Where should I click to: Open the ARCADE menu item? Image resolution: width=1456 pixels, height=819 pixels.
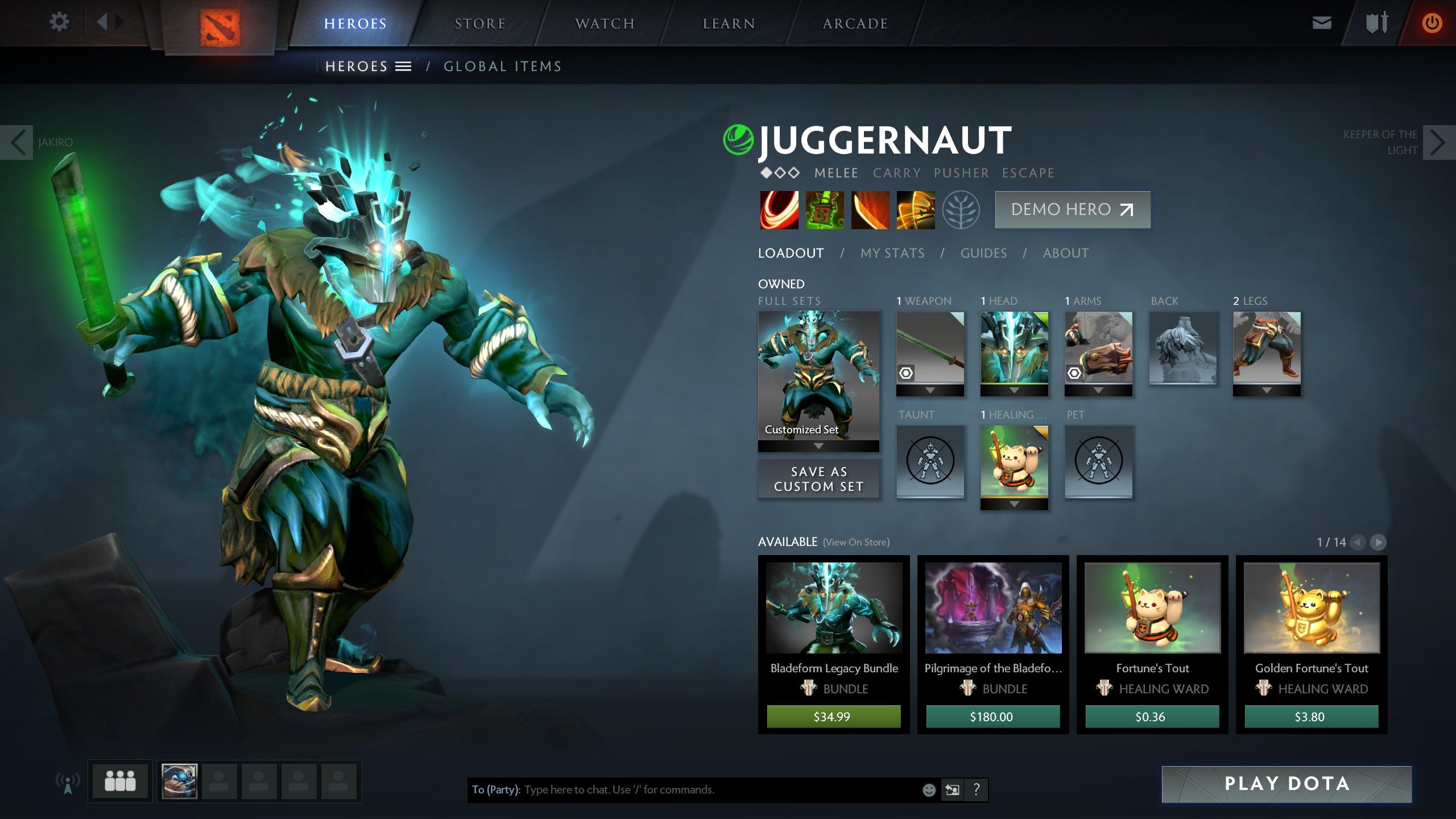pyautogui.click(x=855, y=23)
